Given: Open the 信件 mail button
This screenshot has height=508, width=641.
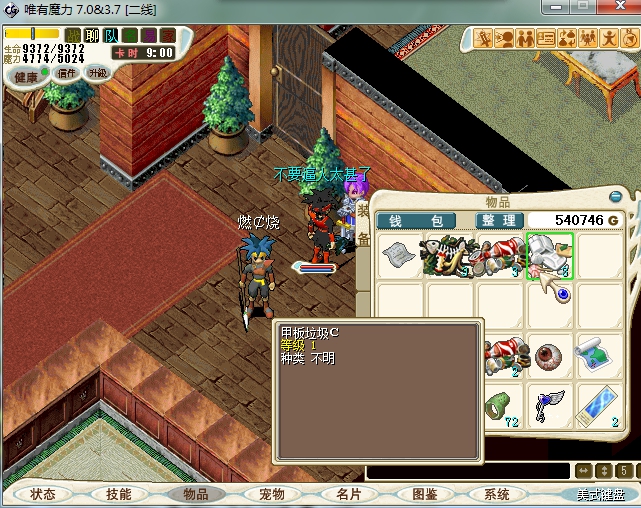Looking at the screenshot, I should (67, 73).
